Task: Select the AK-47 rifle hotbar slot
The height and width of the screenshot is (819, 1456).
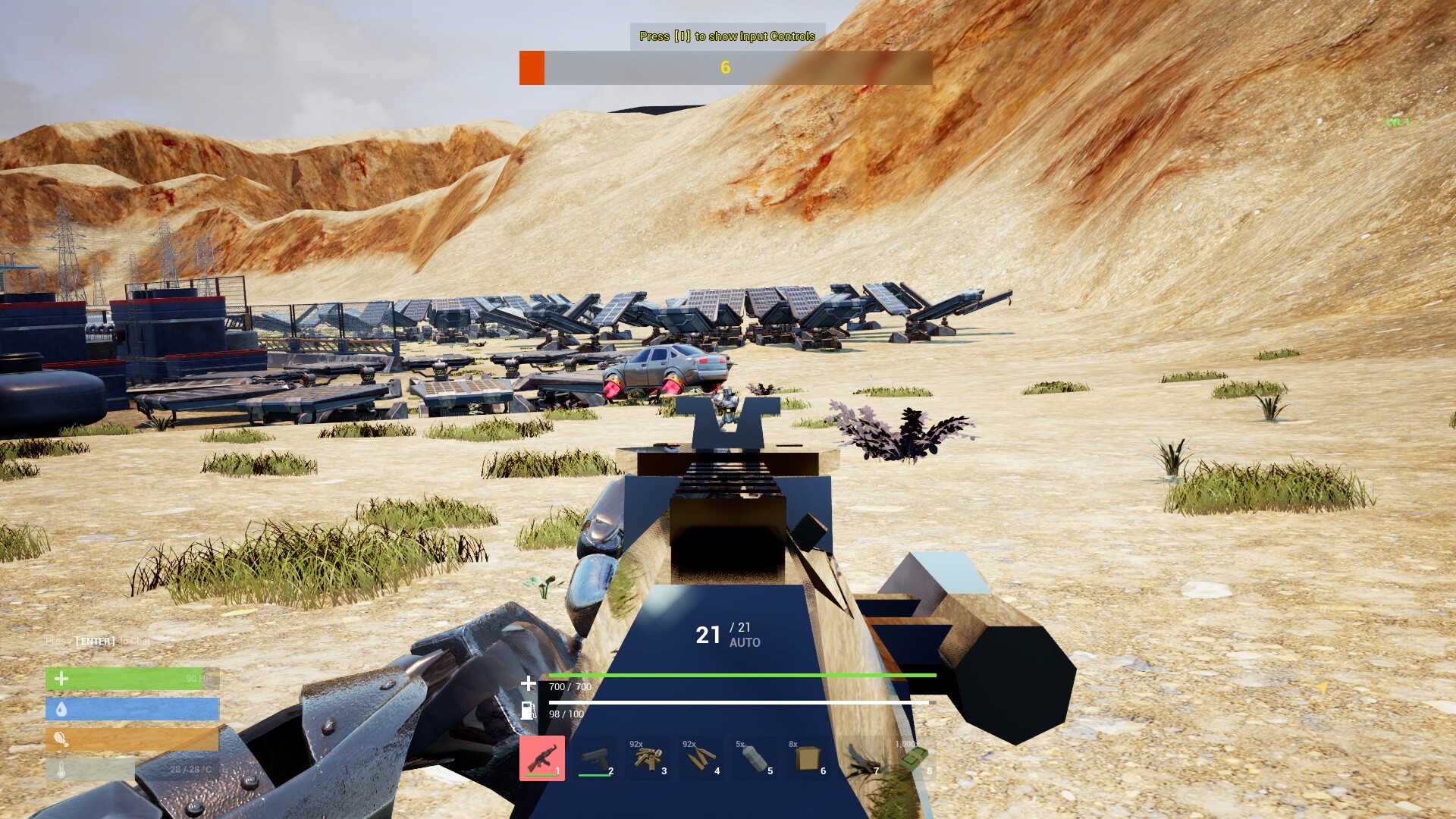Action: pyautogui.click(x=542, y=758)
